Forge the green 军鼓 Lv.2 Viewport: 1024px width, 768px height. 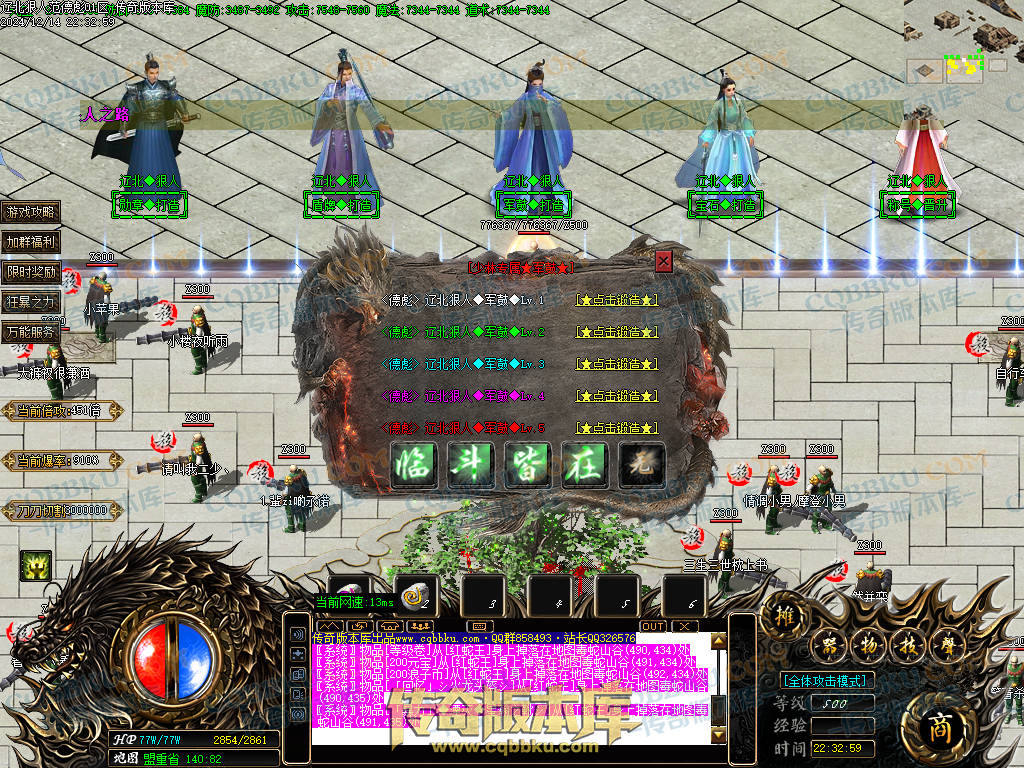click(x=617, y=332)
